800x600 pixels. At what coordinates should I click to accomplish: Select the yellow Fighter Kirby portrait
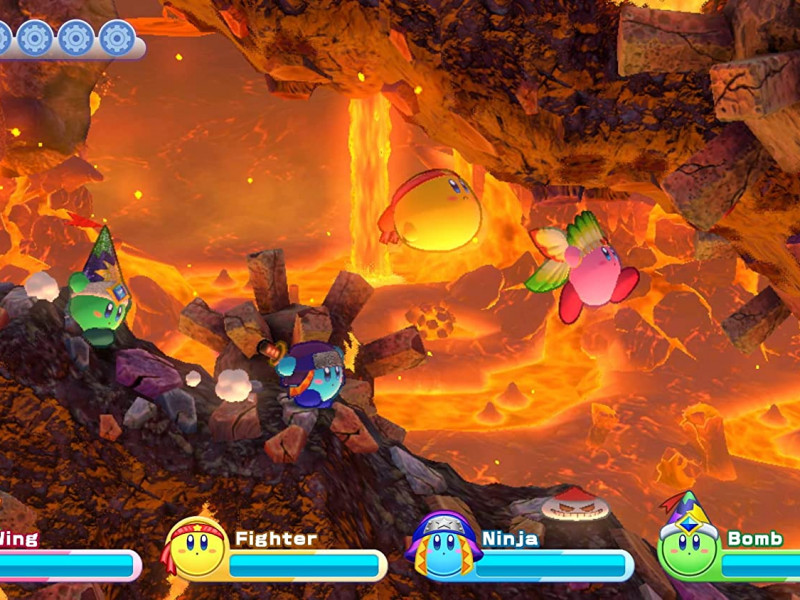(196, 549)
